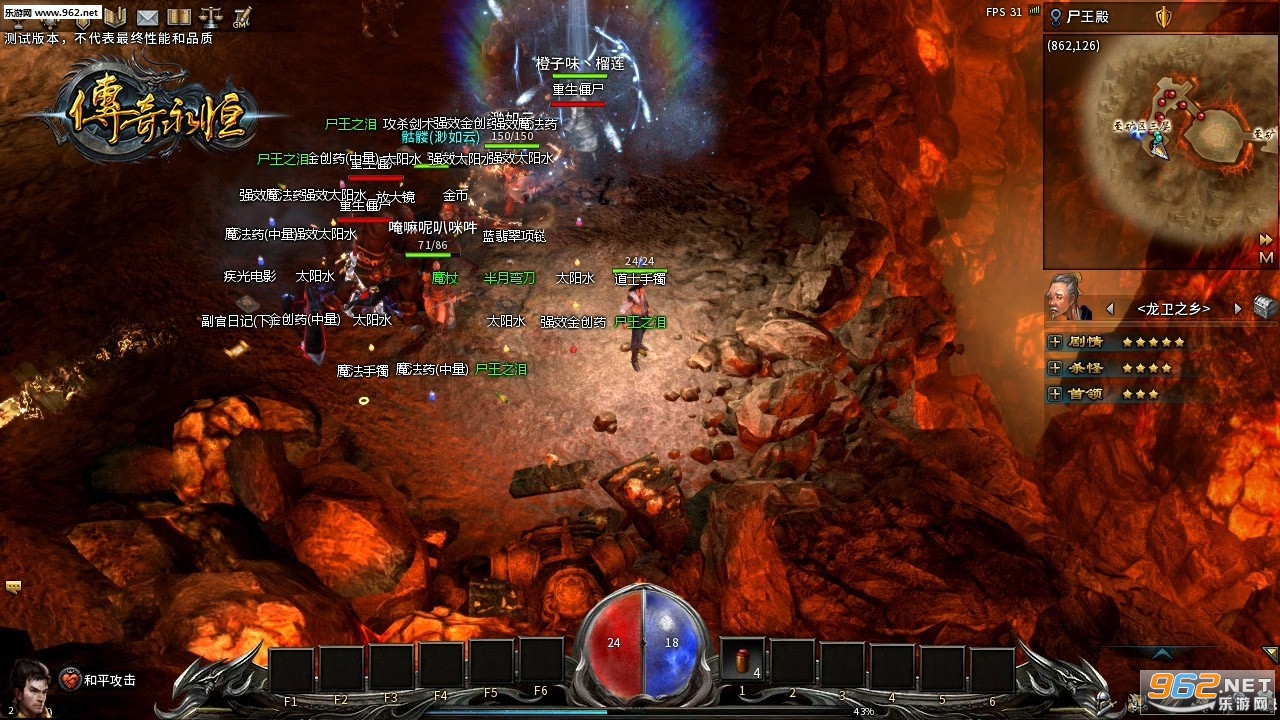Expand the 首领 quest category
This screenshot has width=1280, height=720.
tap(1054, 394)
